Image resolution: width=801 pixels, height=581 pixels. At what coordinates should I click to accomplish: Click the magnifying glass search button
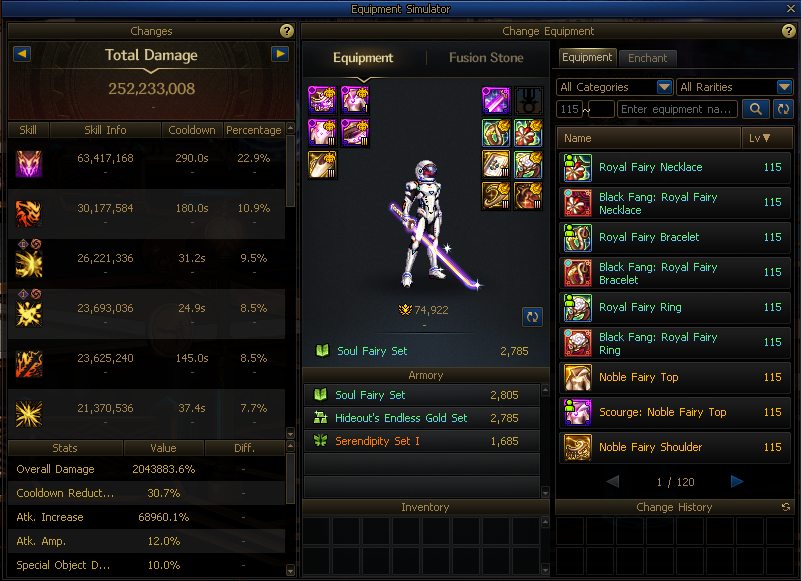point(755,109)
